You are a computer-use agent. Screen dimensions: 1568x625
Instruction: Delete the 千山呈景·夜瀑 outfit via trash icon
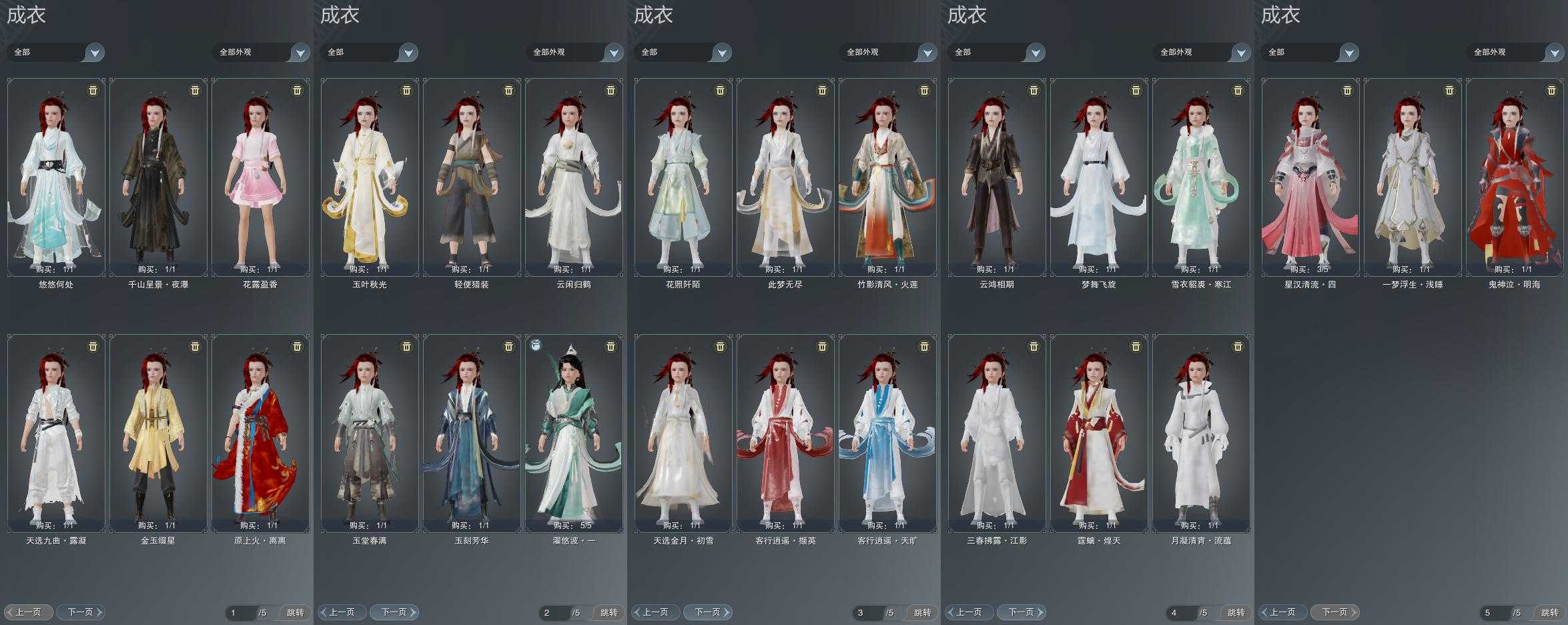(x=195, y=90)
